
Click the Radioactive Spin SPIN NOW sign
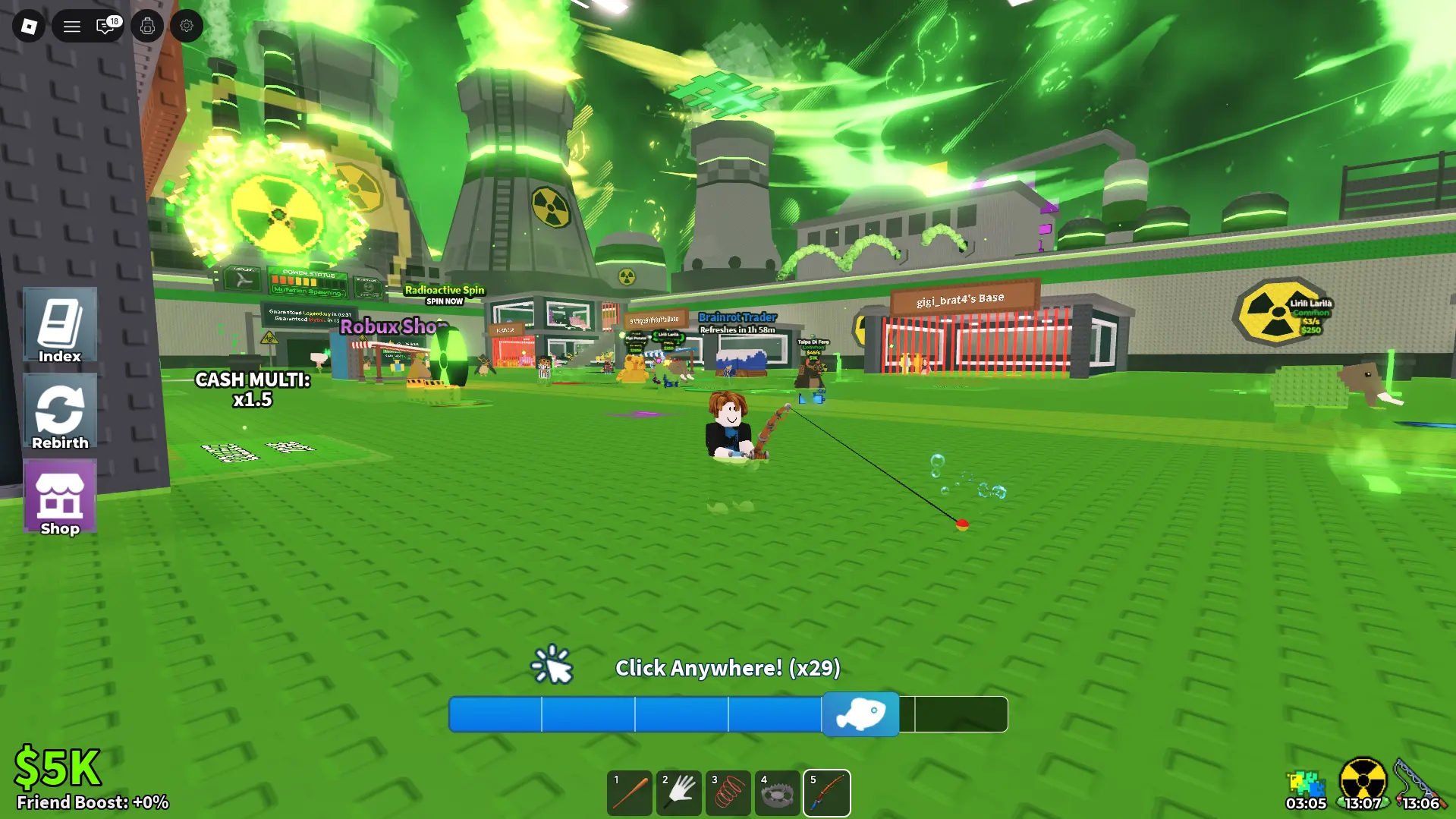(445, 294)
